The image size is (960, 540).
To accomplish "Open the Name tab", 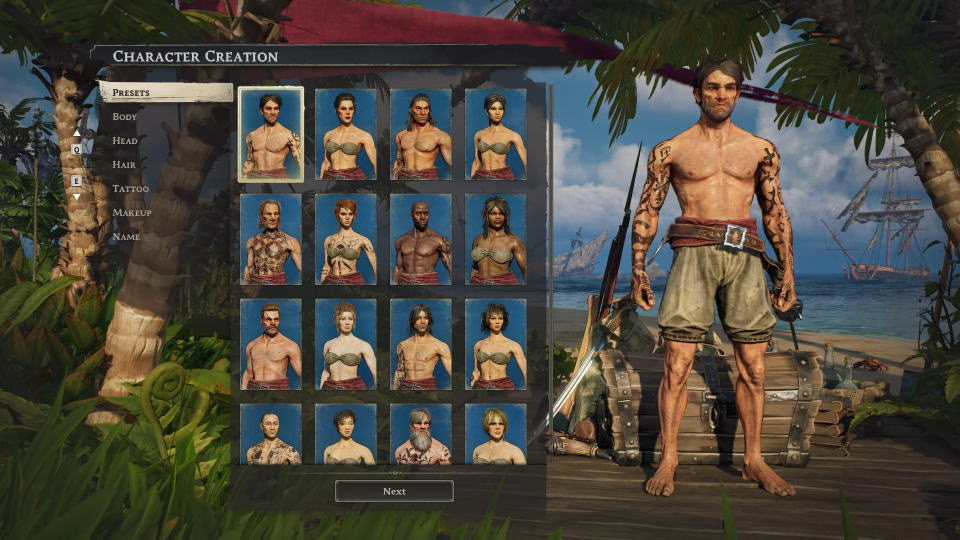I will [x=126, y=237].
